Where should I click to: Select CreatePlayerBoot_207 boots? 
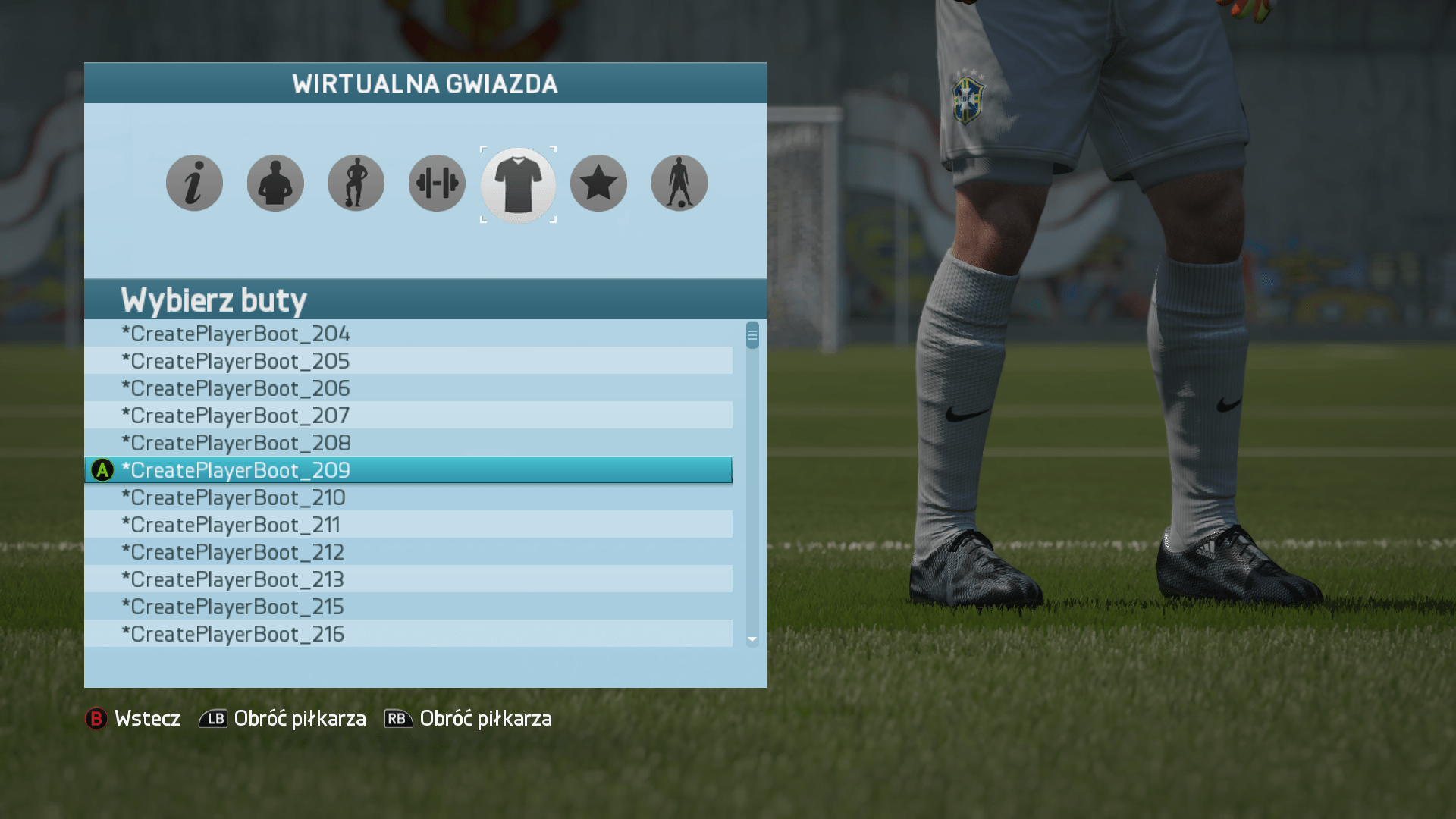(408, 416)
